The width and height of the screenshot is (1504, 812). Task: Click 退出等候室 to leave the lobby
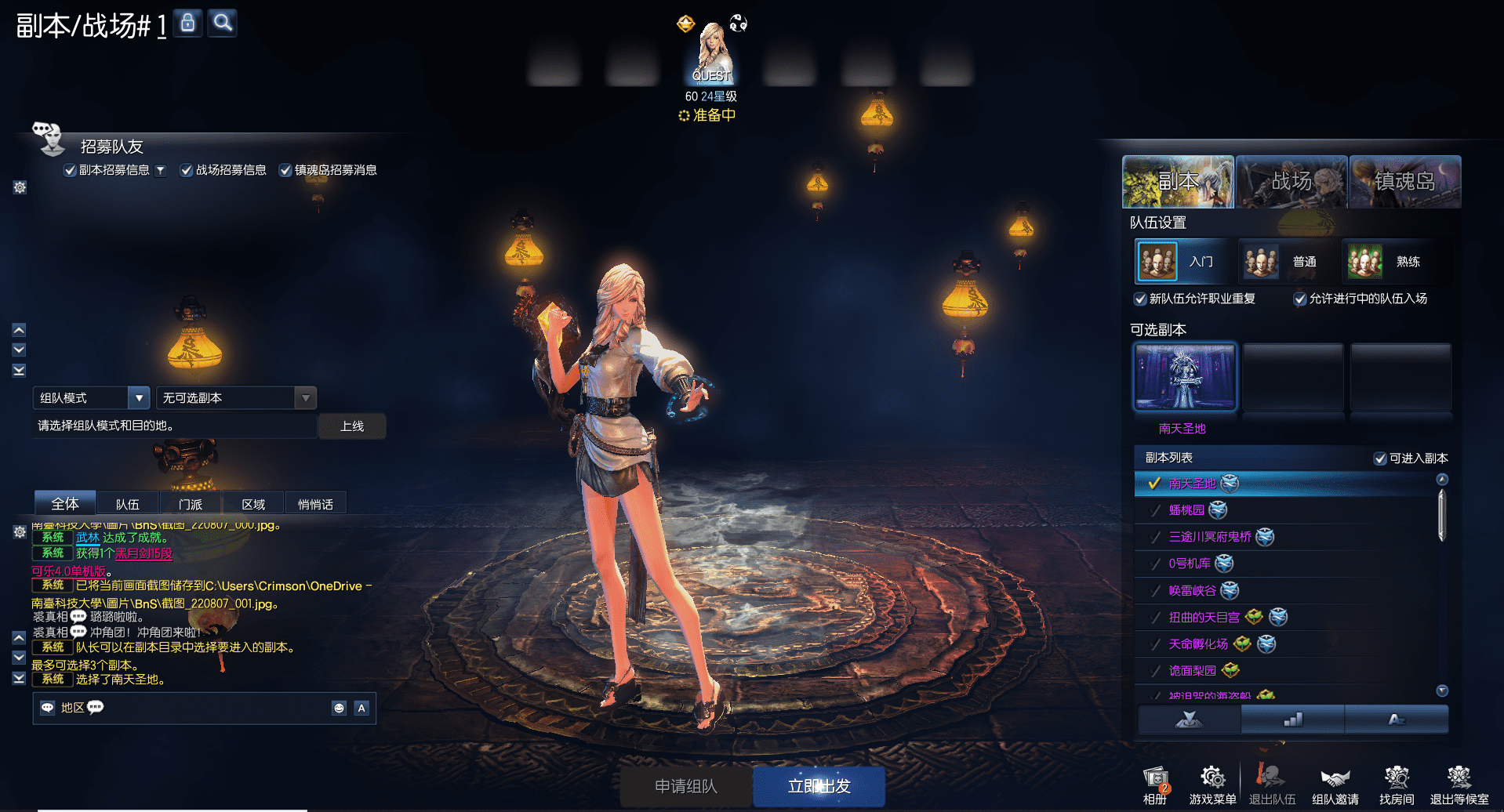pos(1459,785)
